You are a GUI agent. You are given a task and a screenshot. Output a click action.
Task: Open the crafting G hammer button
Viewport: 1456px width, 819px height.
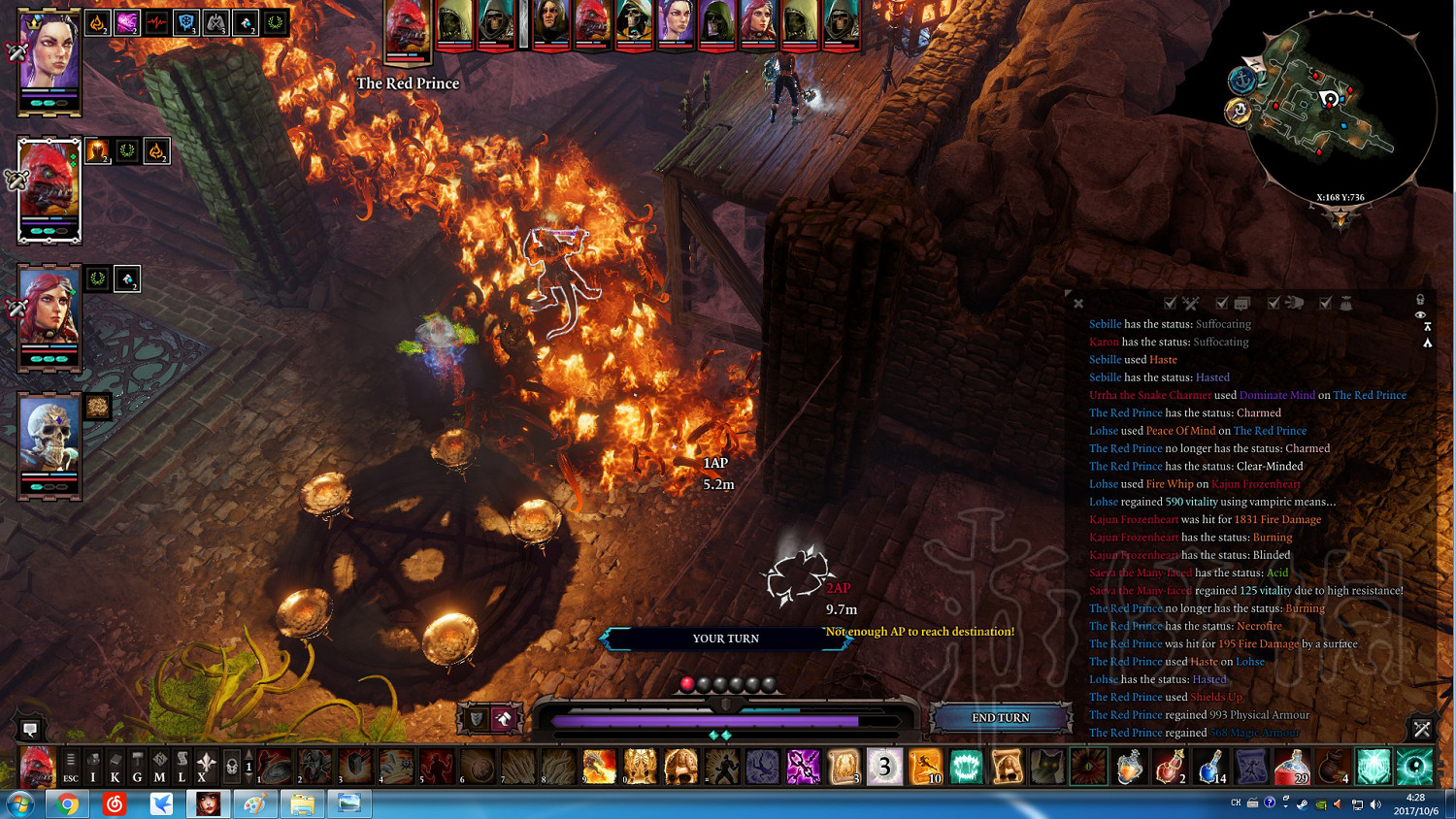click(138, 767)
